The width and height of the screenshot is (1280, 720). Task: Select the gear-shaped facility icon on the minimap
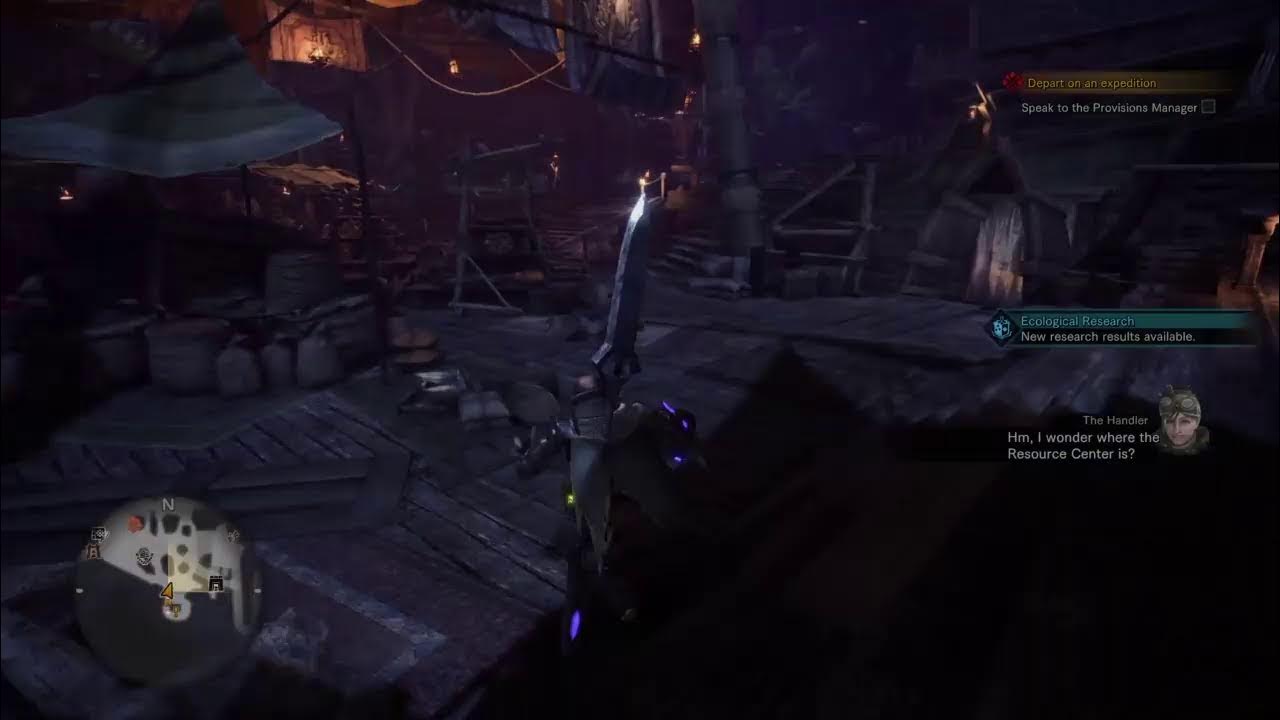[x=144, y=558]
